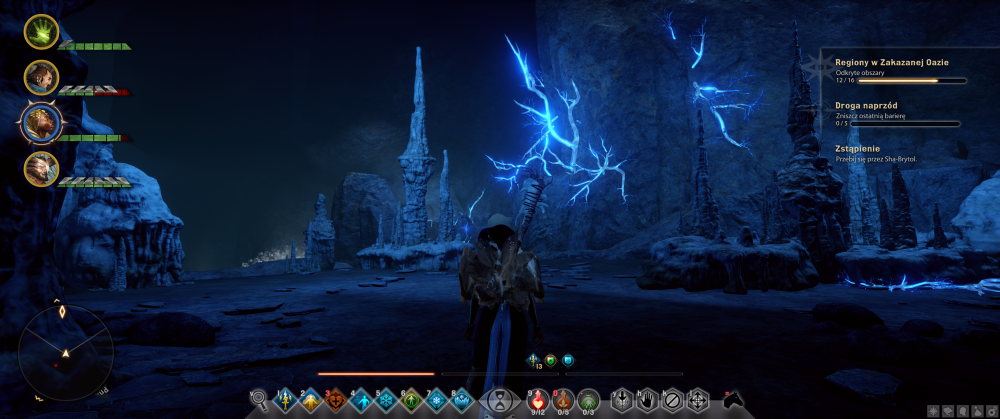Screen dimensions: 1000x419
Task: Drink the red health potion
Action: pos(538,401)
